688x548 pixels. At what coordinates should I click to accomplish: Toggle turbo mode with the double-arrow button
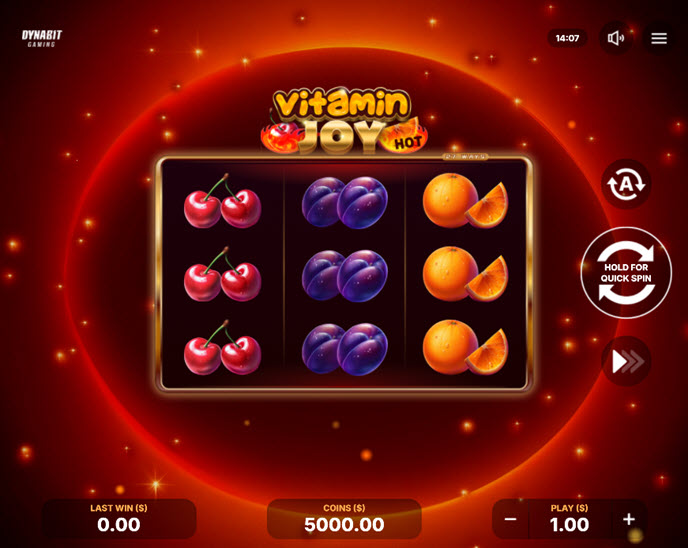pyautogui.click(x=627, y=361)
